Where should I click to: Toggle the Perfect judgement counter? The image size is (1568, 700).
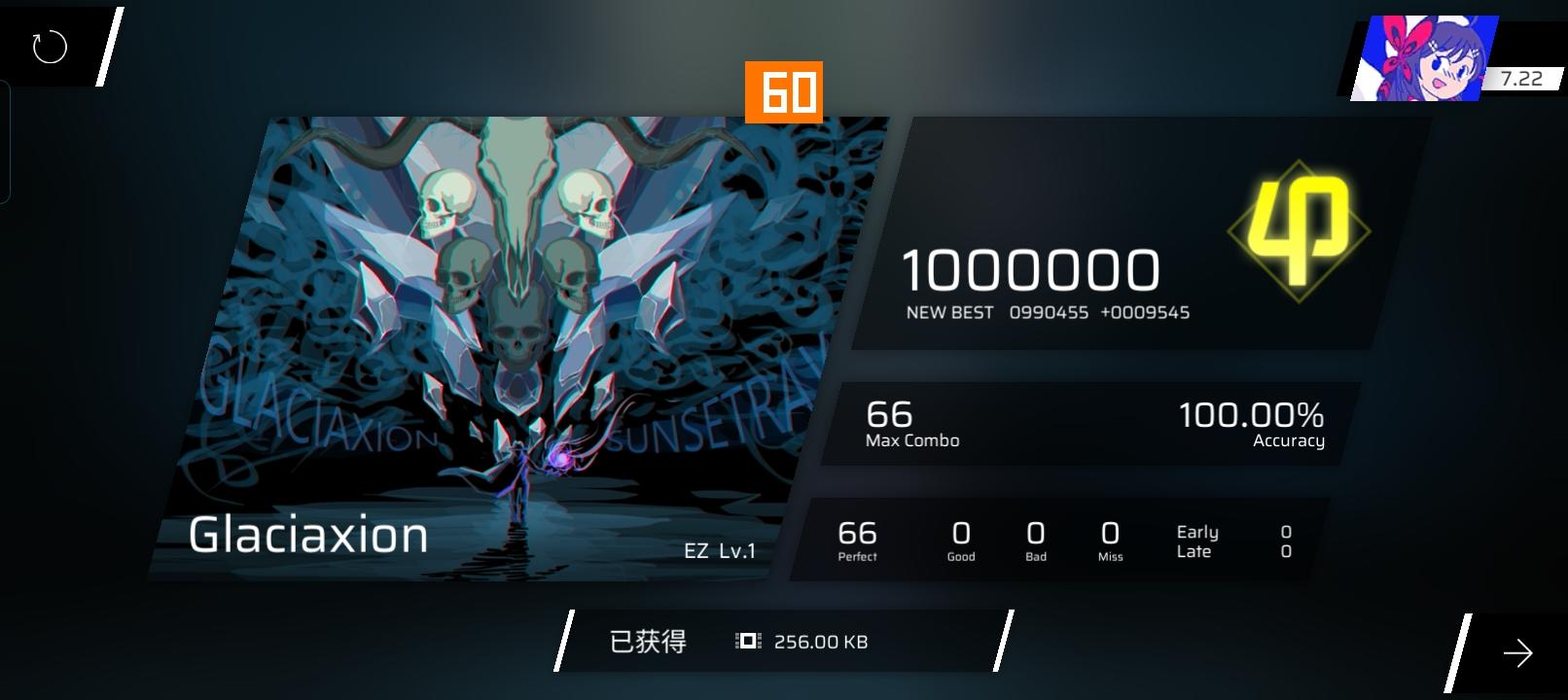(x=856, y=538)
